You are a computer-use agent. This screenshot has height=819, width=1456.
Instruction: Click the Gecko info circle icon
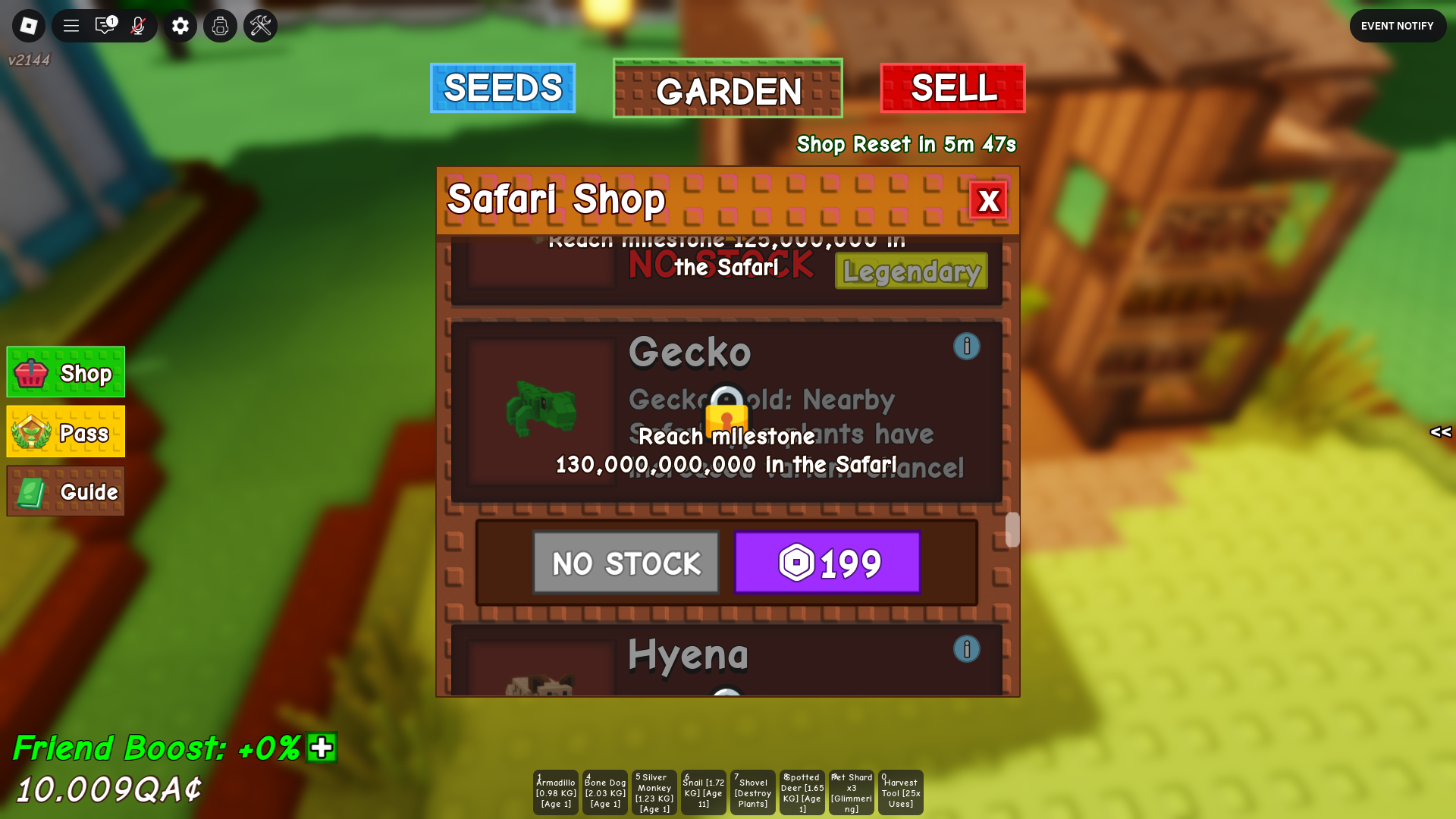click(x=967, y=347)
